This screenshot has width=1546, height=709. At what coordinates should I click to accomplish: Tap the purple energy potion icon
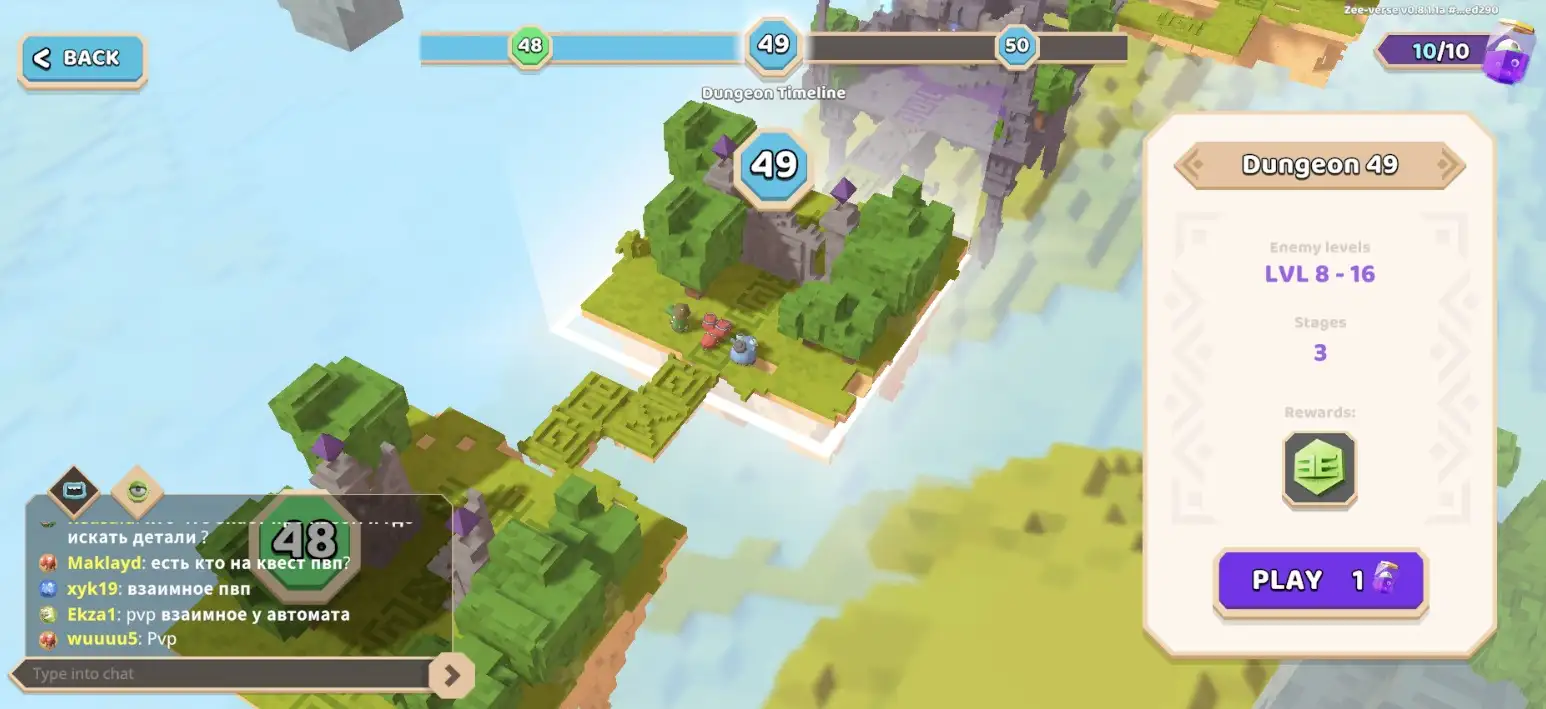[x=1509, y=52]
